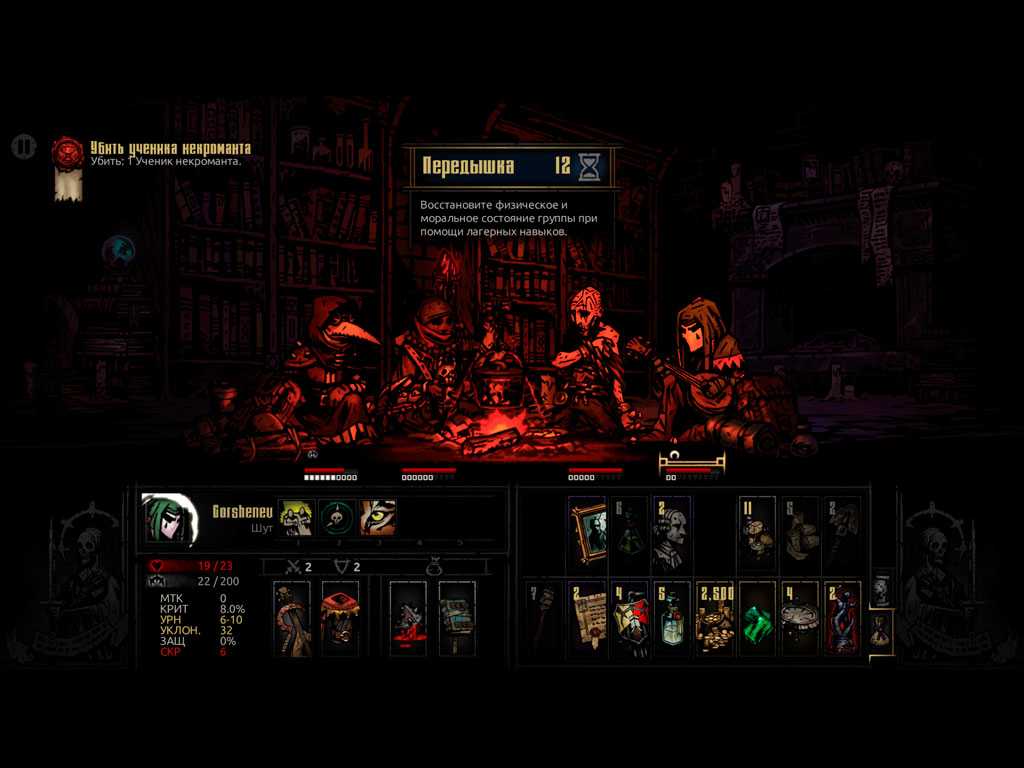This screenshot has height=768, width=1024.
Task: Pick the green emerald gem
Action: pos(758,618)
